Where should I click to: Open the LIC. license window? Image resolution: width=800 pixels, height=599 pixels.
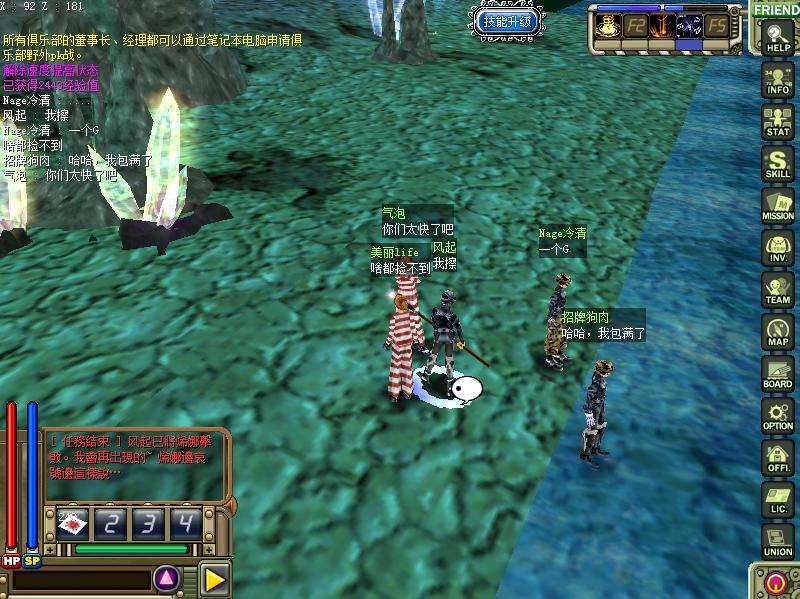coord(778,500)
